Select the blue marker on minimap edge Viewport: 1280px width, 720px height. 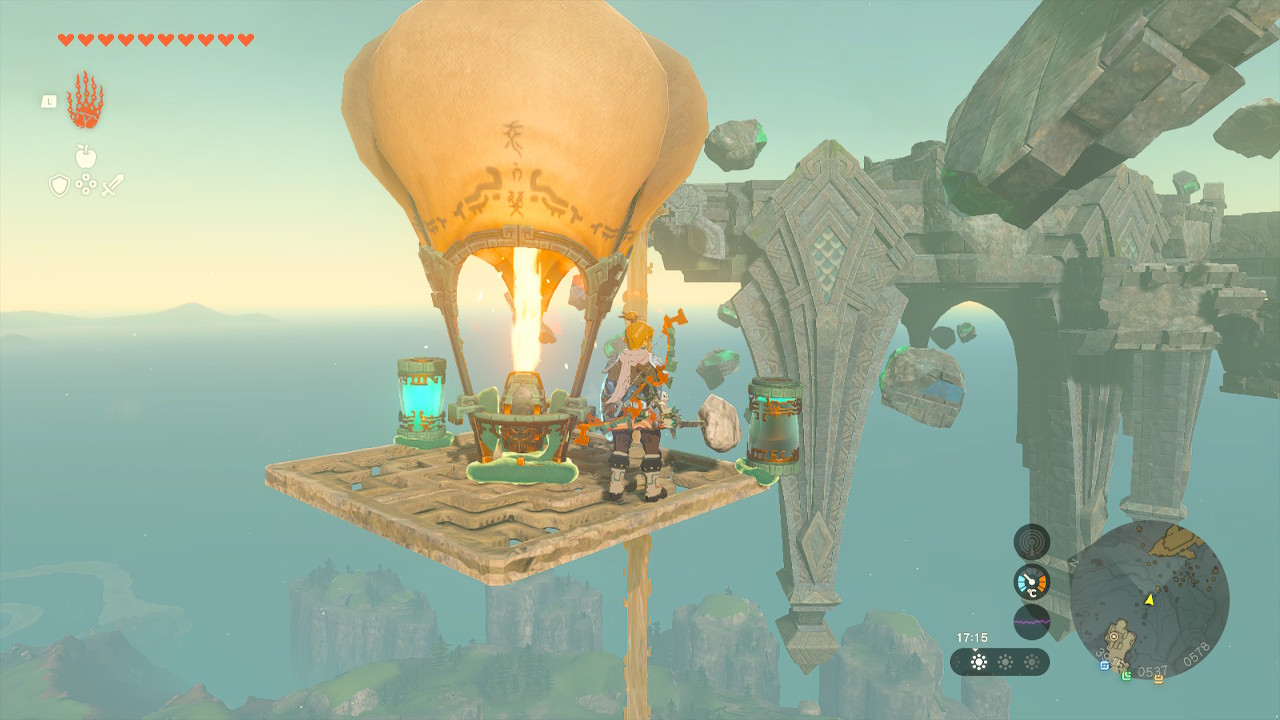tap(1103, 665)
